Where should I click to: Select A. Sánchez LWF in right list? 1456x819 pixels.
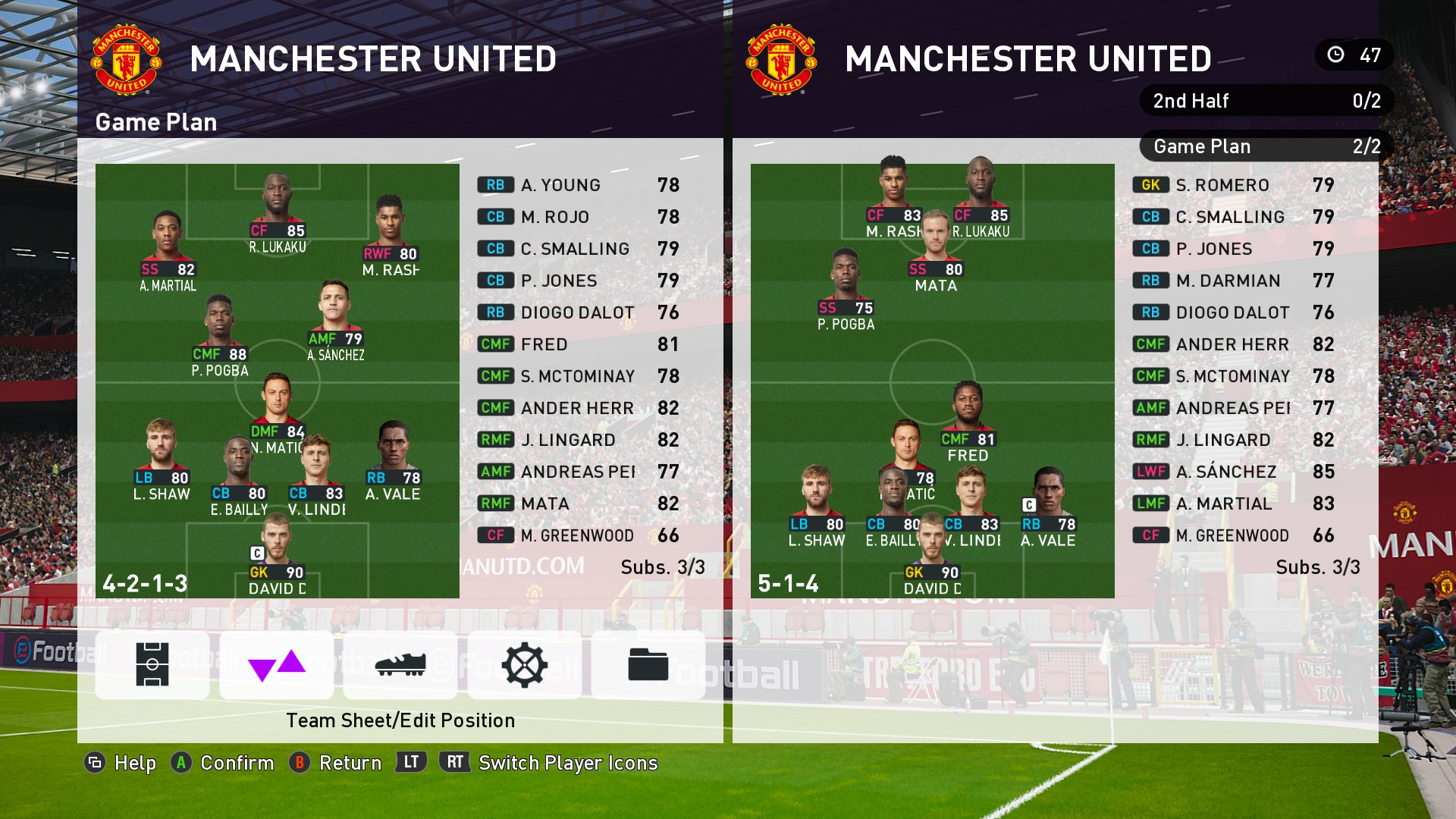click(x=1233, y=472)
